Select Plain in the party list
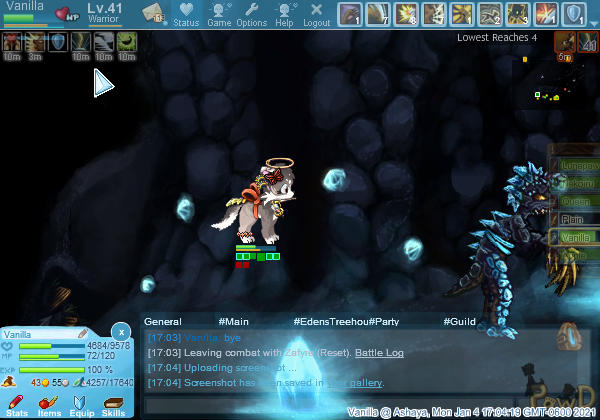This screenshot has width=600, height=420. pos(574,219)
